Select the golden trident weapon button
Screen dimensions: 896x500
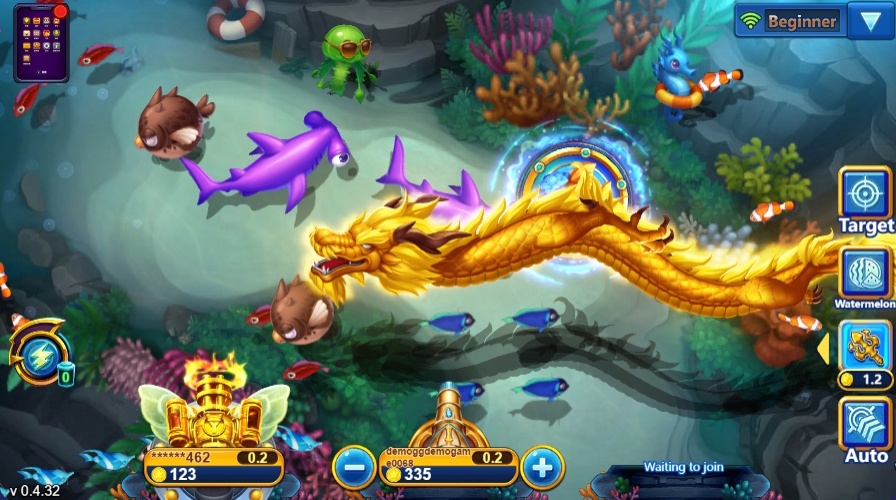tap(864, 347)
